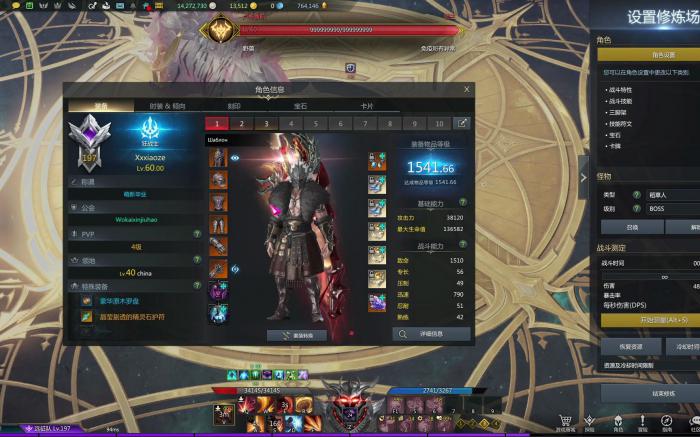Viewport: 700px width, 437px height.
Task: Switch to the 刻印 engravings tab
Action: pos(233,105)
